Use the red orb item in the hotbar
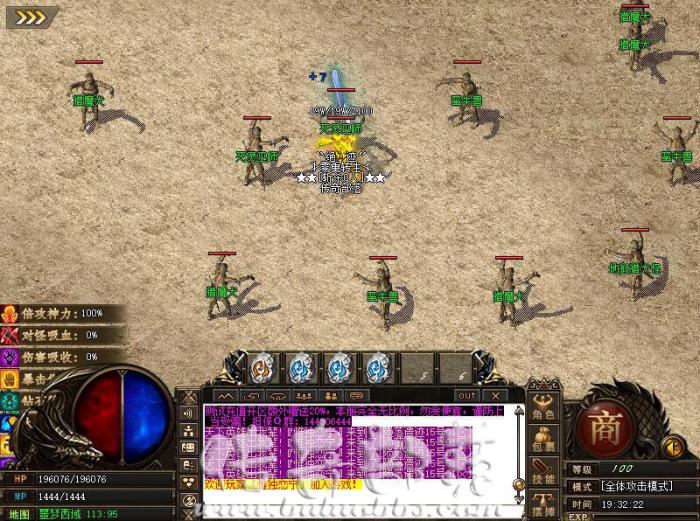The image size is (700, 521). point(261,368)
